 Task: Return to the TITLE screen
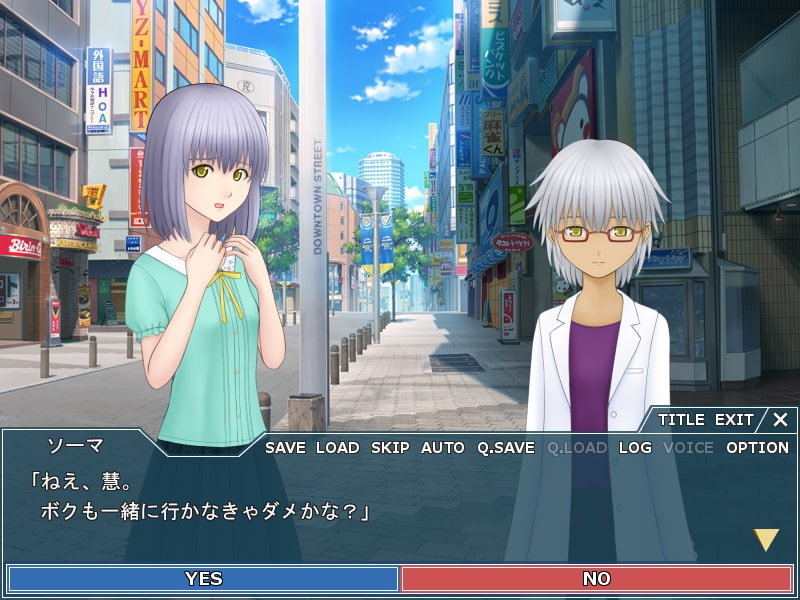pos(680,420)
